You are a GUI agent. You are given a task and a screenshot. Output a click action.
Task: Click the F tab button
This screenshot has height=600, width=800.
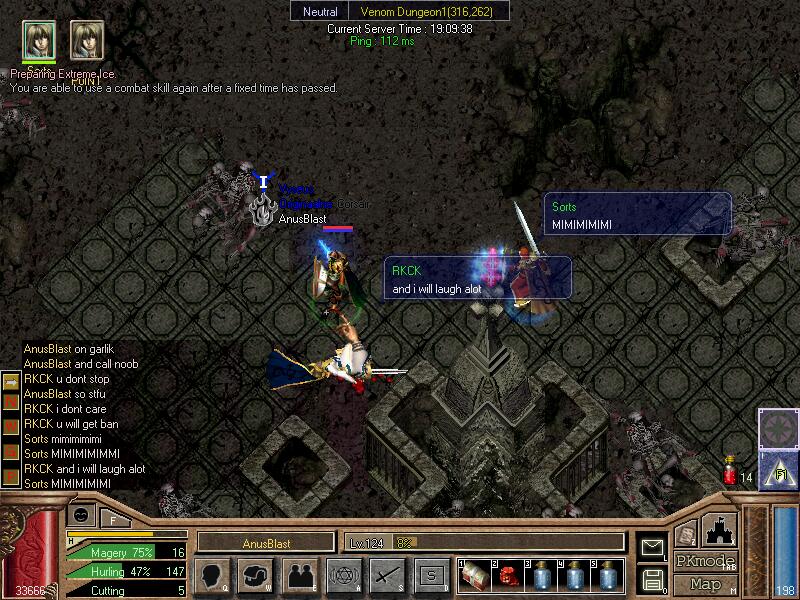(112, 520)
